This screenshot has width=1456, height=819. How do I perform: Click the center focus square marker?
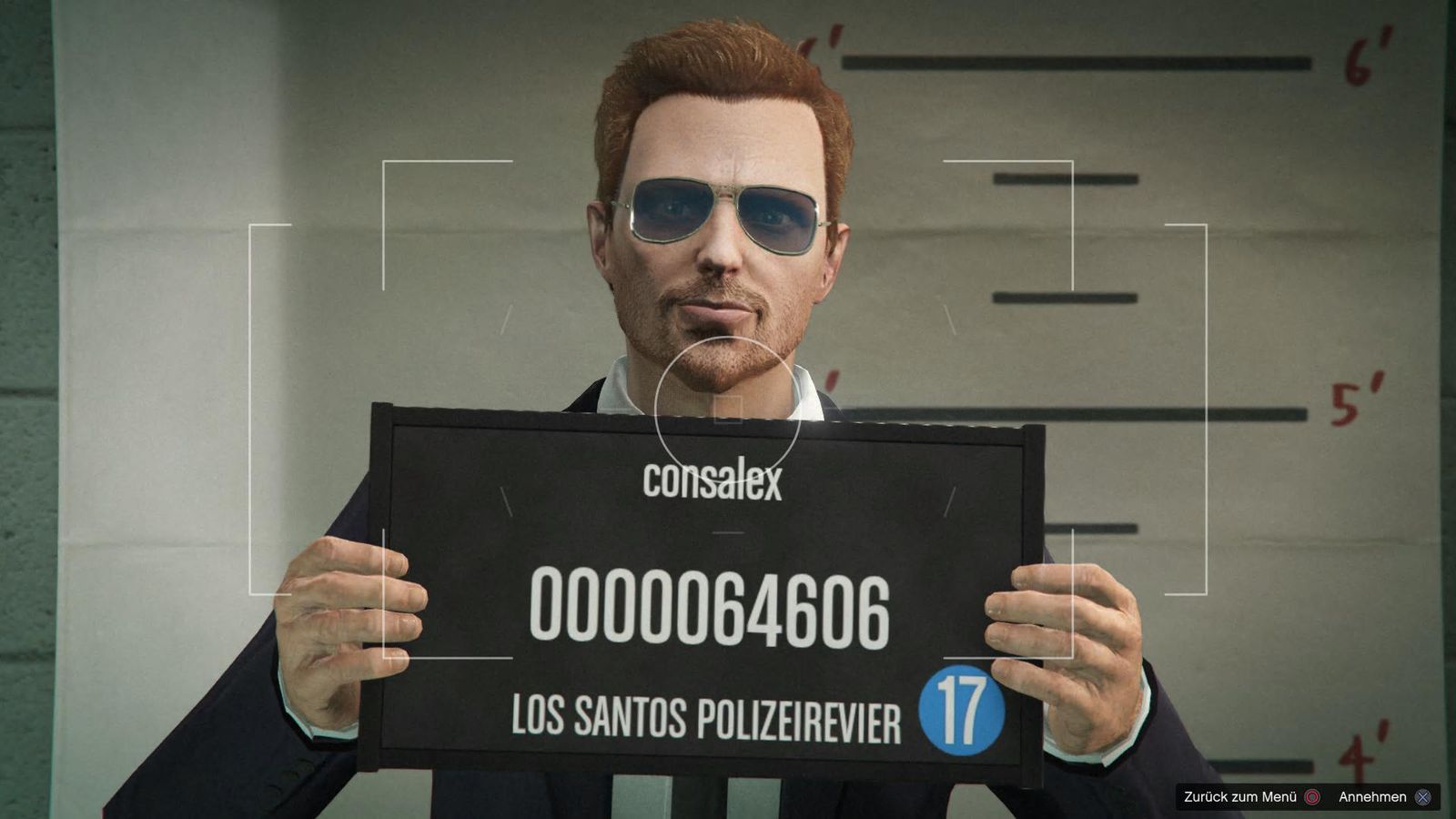click(728, 411)
